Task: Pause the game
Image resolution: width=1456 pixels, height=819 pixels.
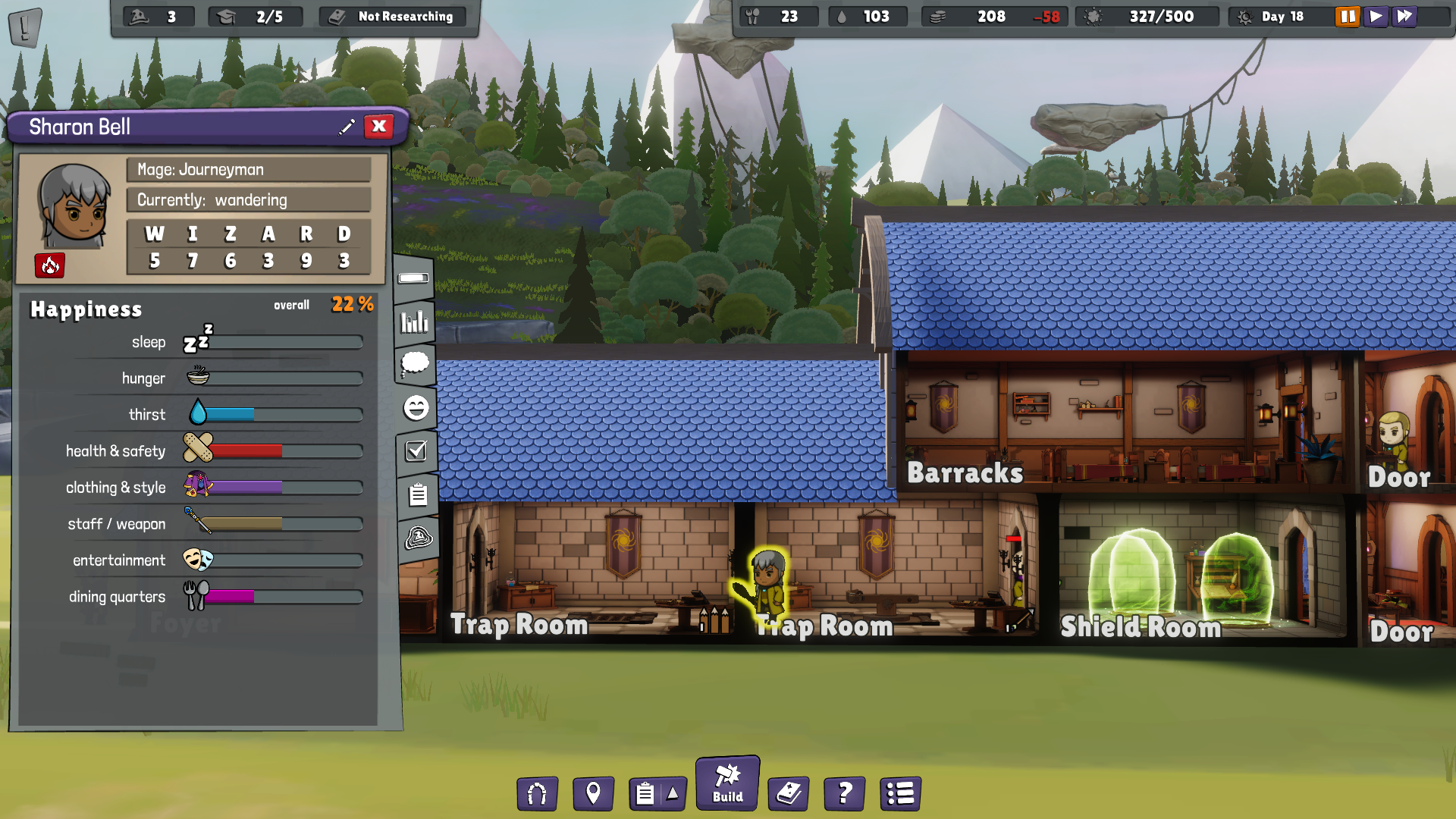Action: pos(1347,16)
